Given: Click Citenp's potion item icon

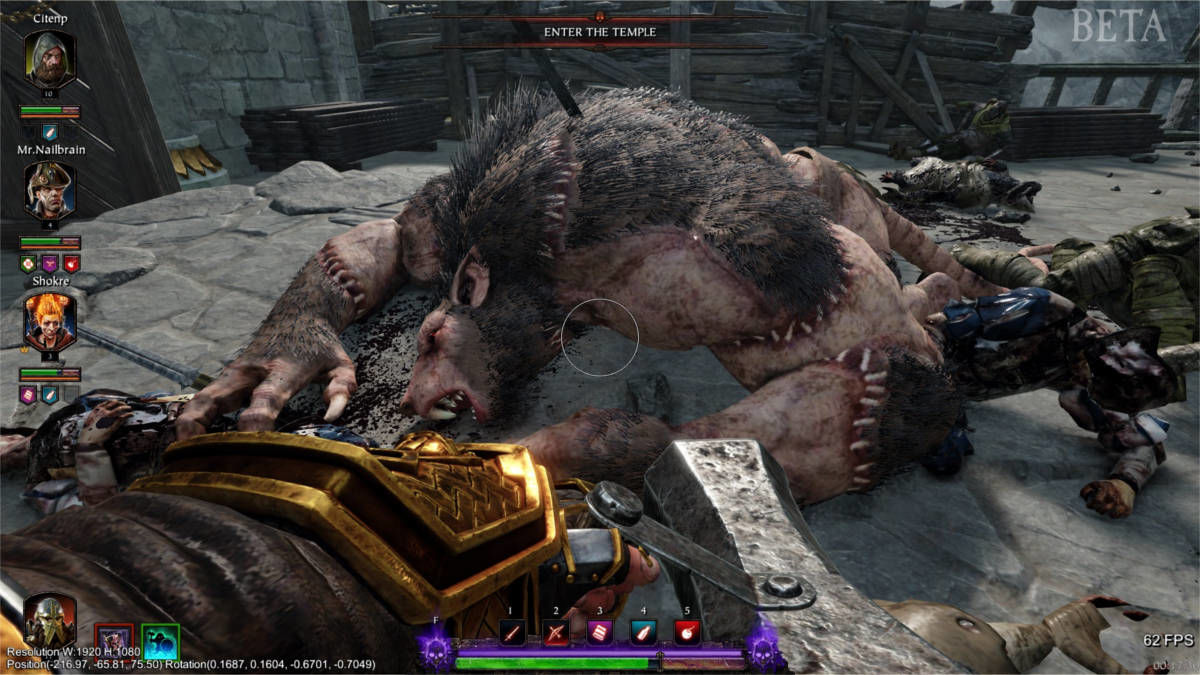Looking at the screenshot, I should click(50, 132).
